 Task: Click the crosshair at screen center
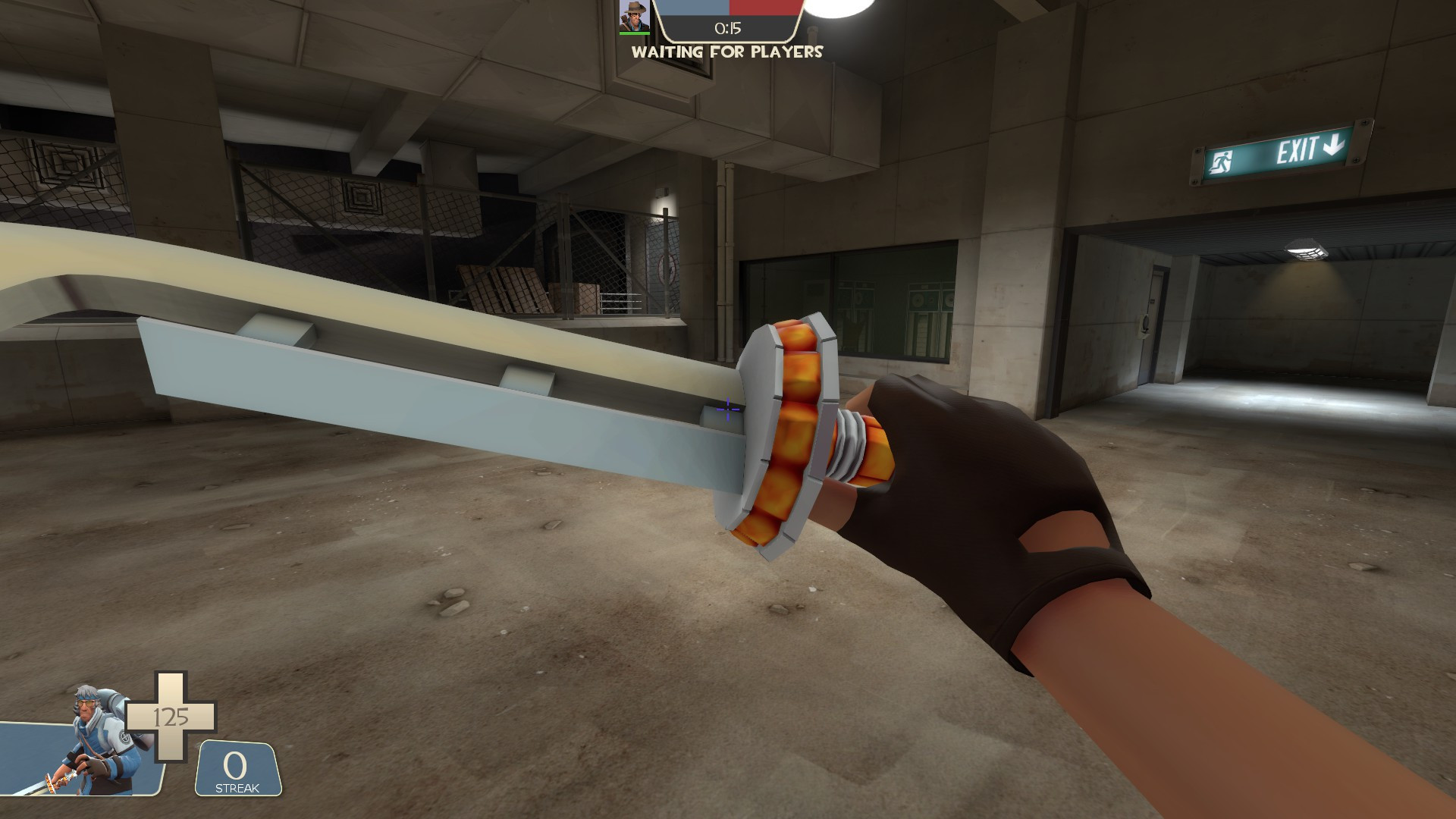point(726,409)
